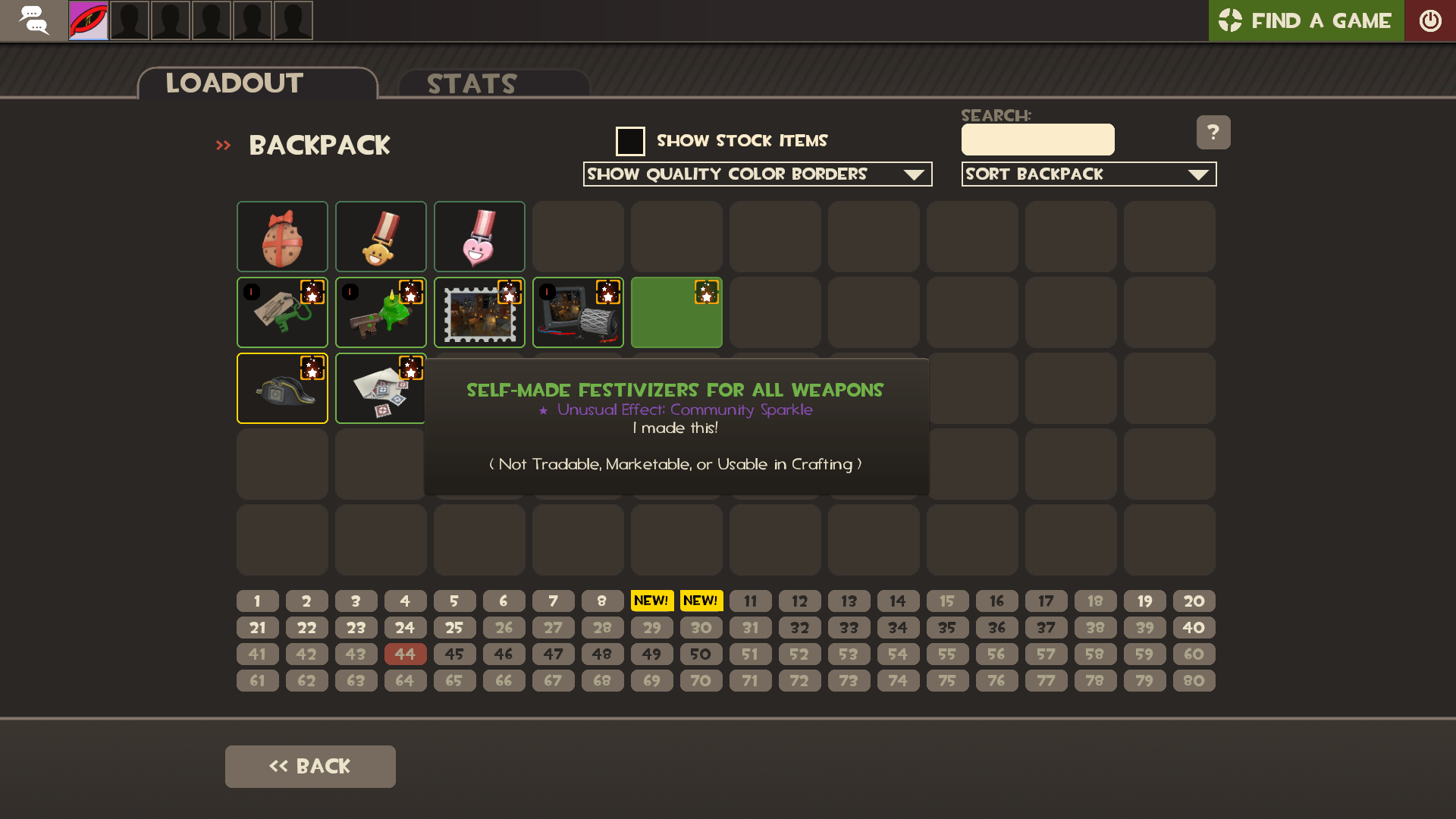This screenshot has width=1456, height=819.
Task: Open the chat speech bubble icon
Action: 33,20
